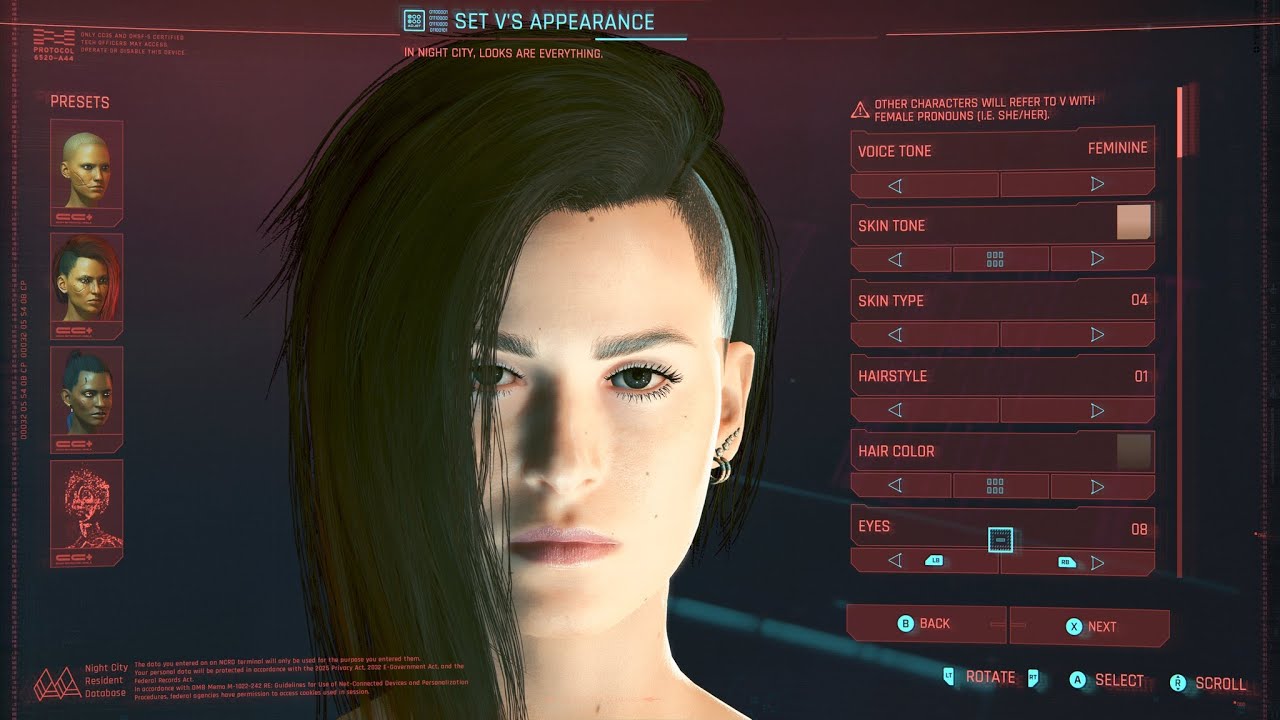This screenshot has width=1280, height=720.
Task: Click the Eyes slider handle
Action: click(x=1000, y=540)
